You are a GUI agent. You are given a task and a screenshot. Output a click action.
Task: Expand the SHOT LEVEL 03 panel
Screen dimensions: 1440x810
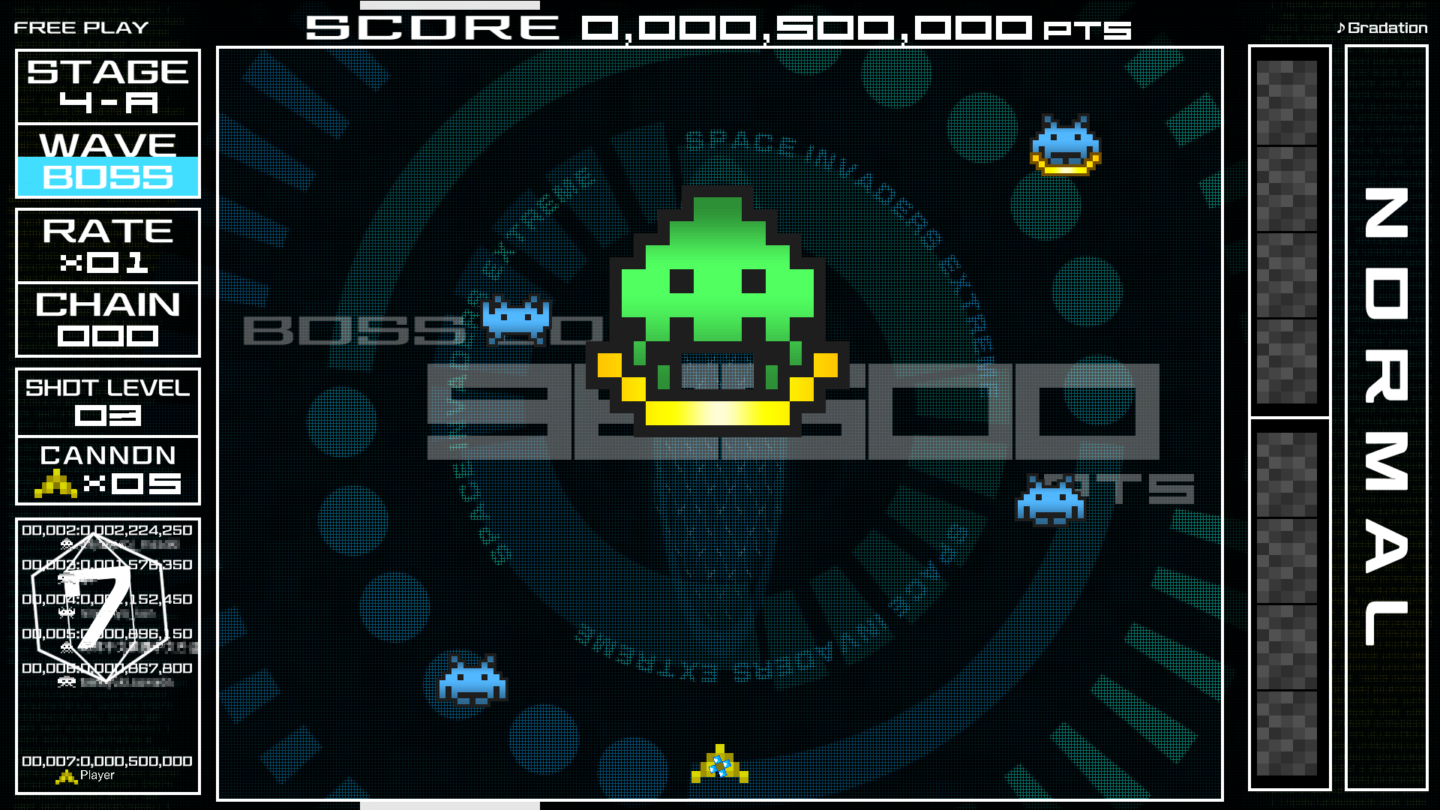[107, 400]
